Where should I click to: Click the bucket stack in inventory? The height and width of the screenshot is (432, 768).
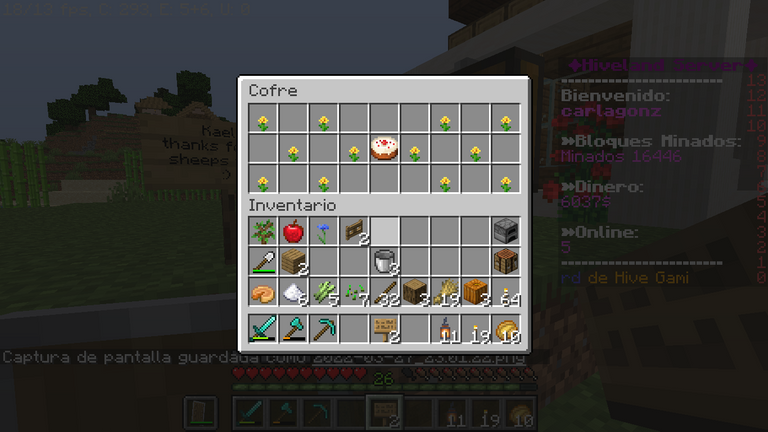pos(384,262)
